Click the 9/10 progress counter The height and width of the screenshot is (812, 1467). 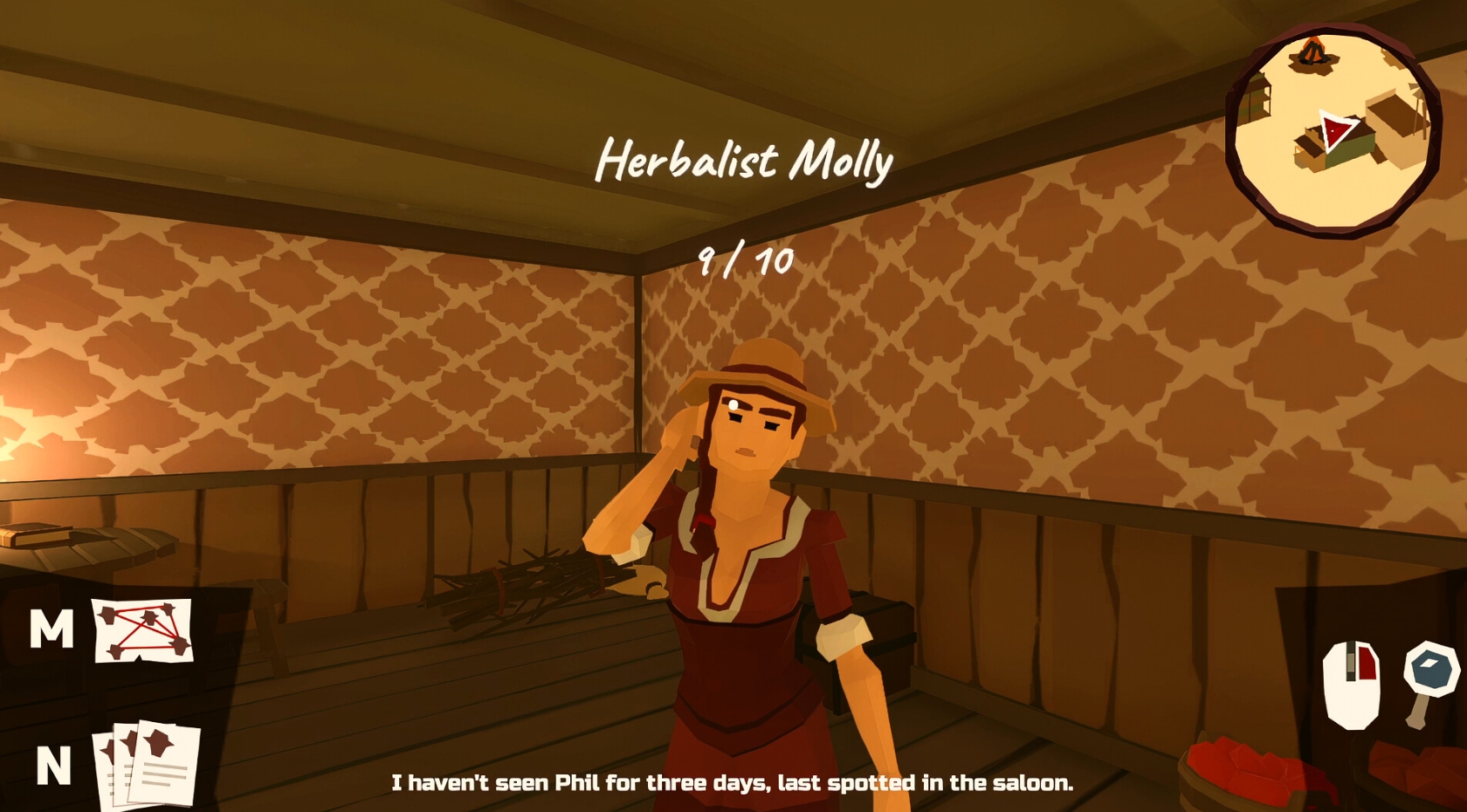[744, 258]
